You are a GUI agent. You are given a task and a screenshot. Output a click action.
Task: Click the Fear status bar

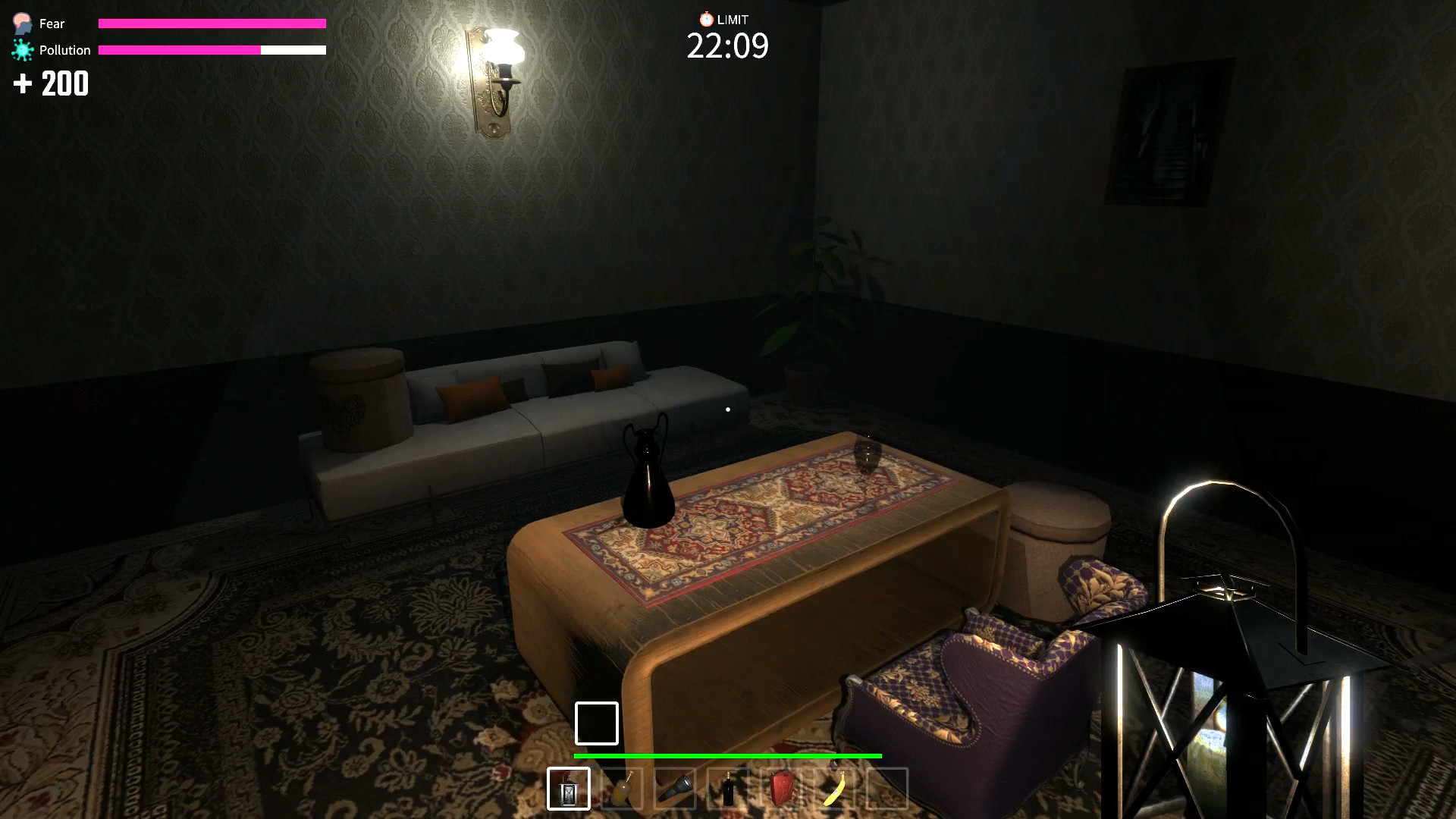[212, 24]
